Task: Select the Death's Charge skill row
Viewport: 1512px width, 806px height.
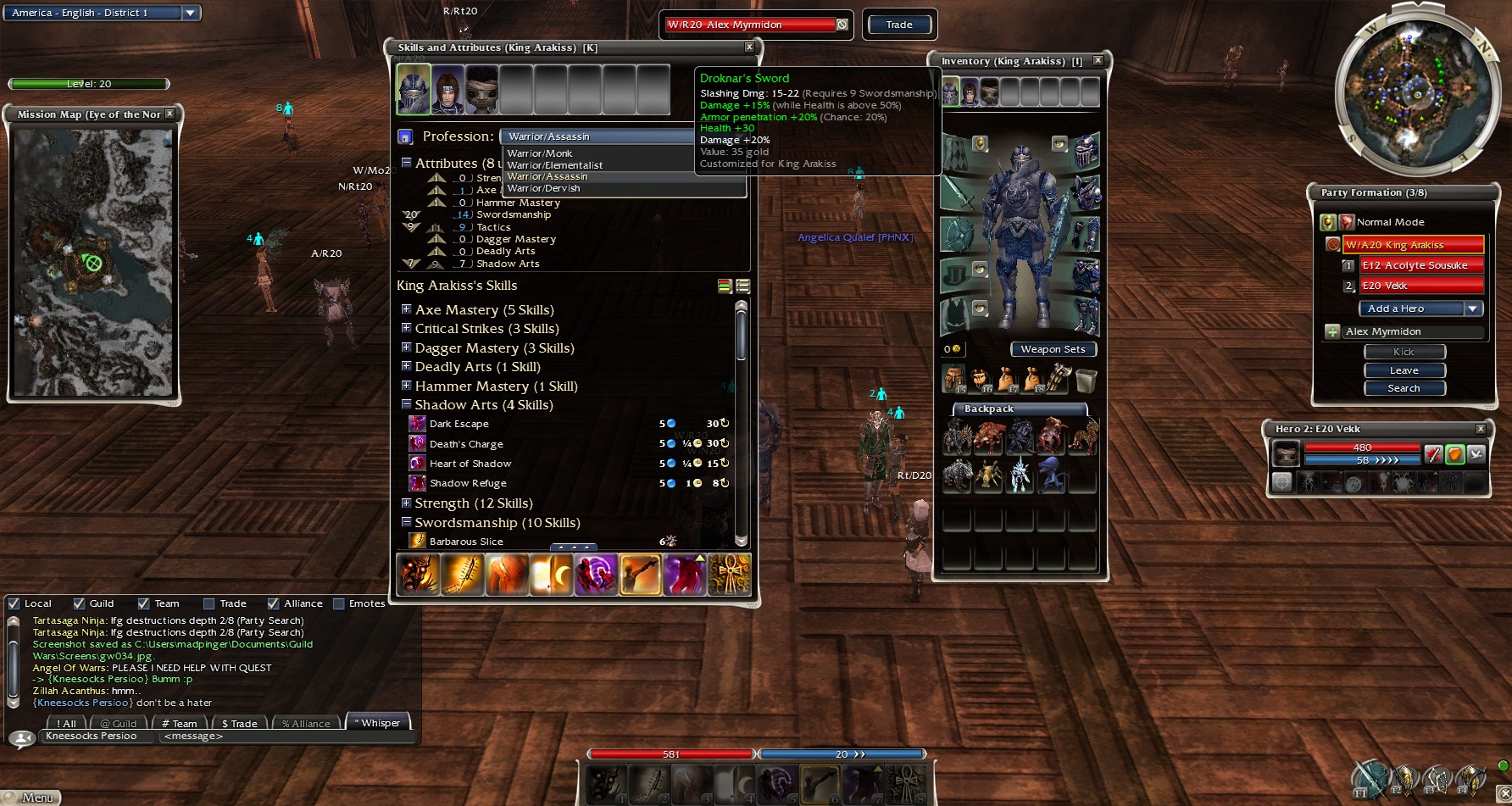Action: pyautogui.click(x=466, y=443)
